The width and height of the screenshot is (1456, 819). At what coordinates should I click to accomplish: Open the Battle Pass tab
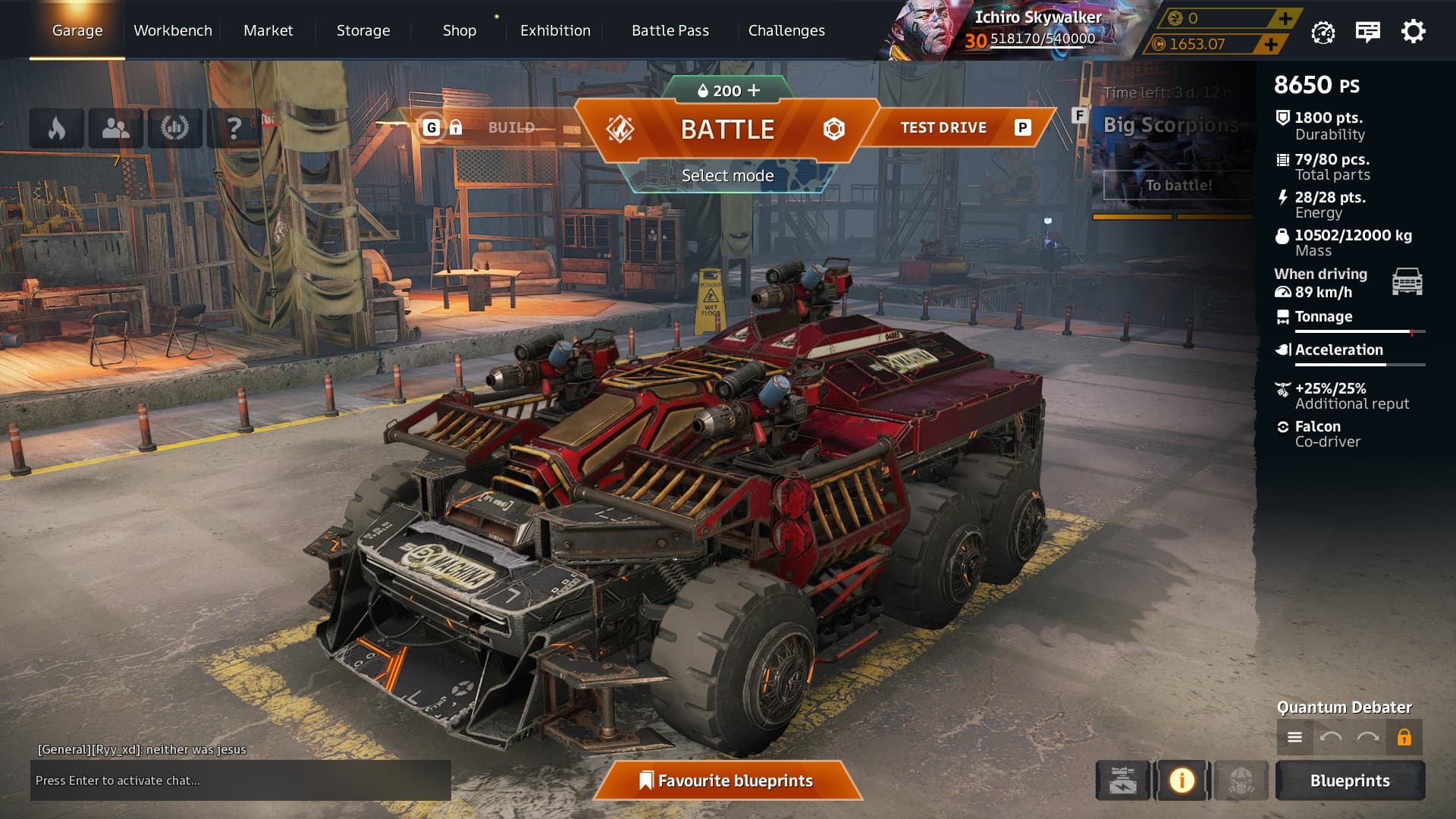point(670,30)
